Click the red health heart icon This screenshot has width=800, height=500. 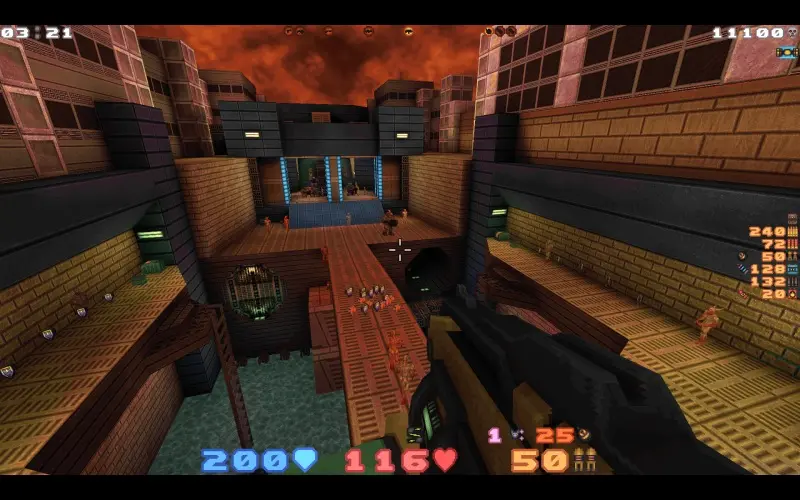tap(445, 460)
